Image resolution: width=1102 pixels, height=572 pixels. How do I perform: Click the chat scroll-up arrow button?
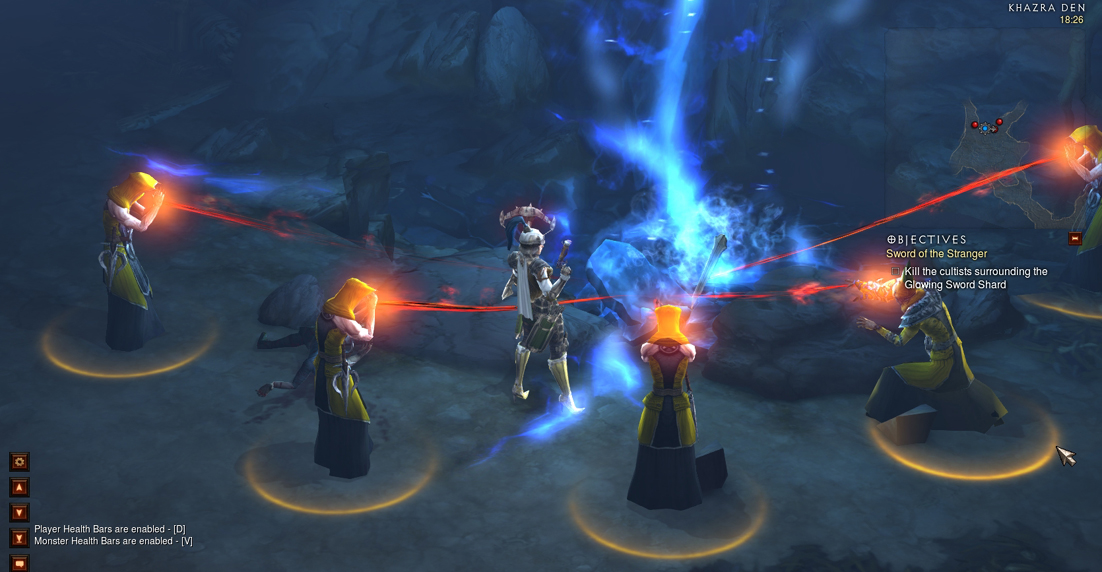coord(19,488)
